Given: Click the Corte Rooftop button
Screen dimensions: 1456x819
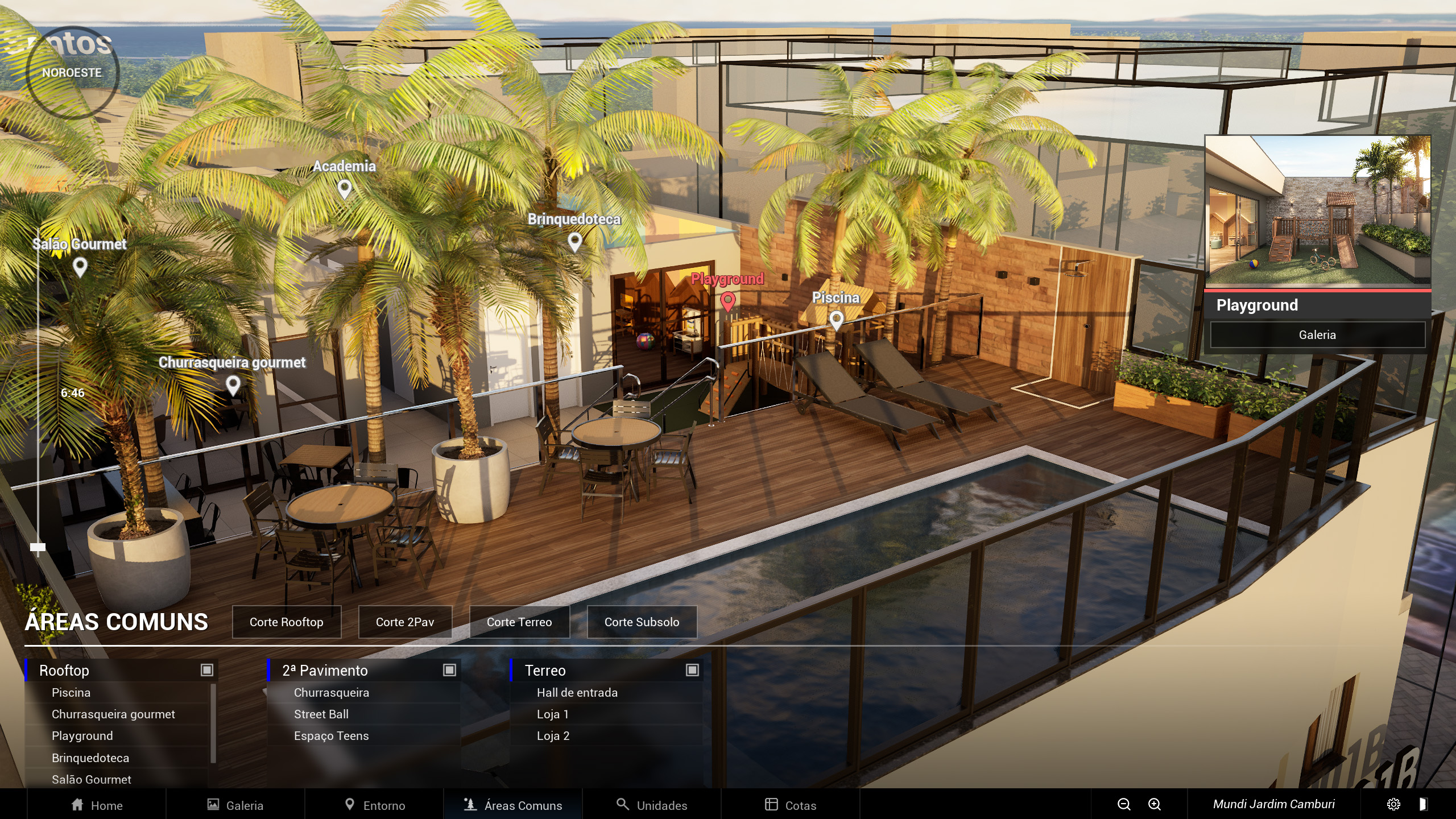Looking at the screenshot, I should point(287,622).
